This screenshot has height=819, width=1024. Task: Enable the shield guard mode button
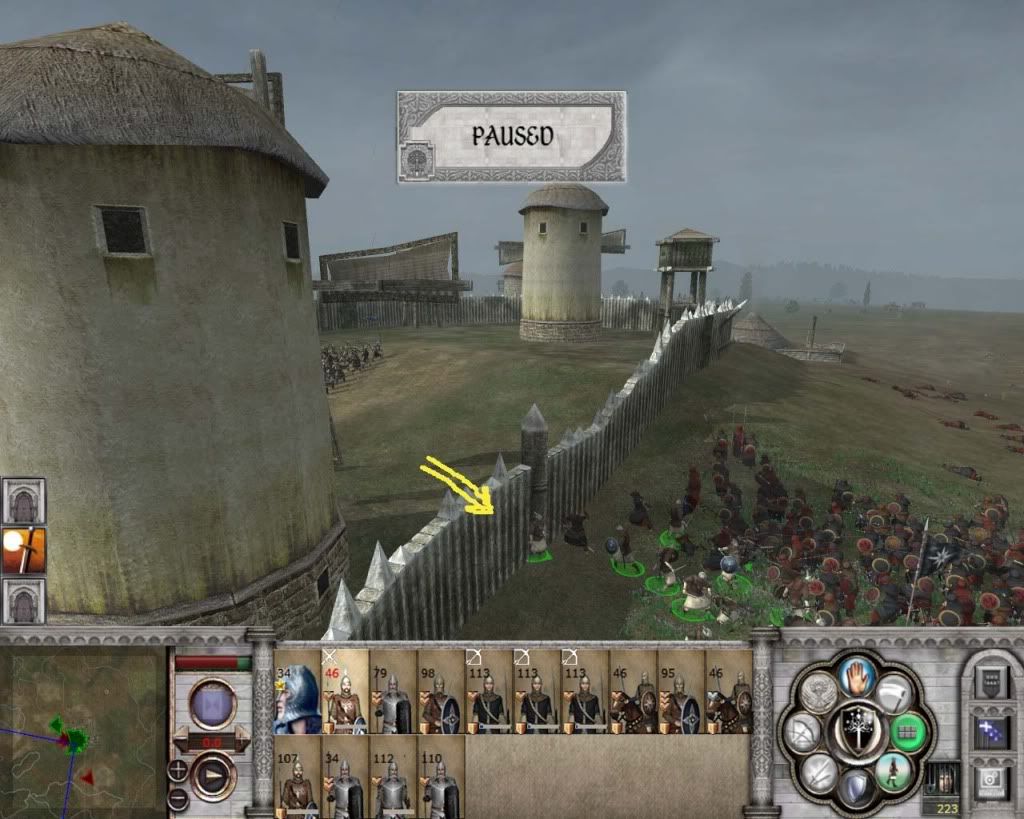[x=857, y=789]
